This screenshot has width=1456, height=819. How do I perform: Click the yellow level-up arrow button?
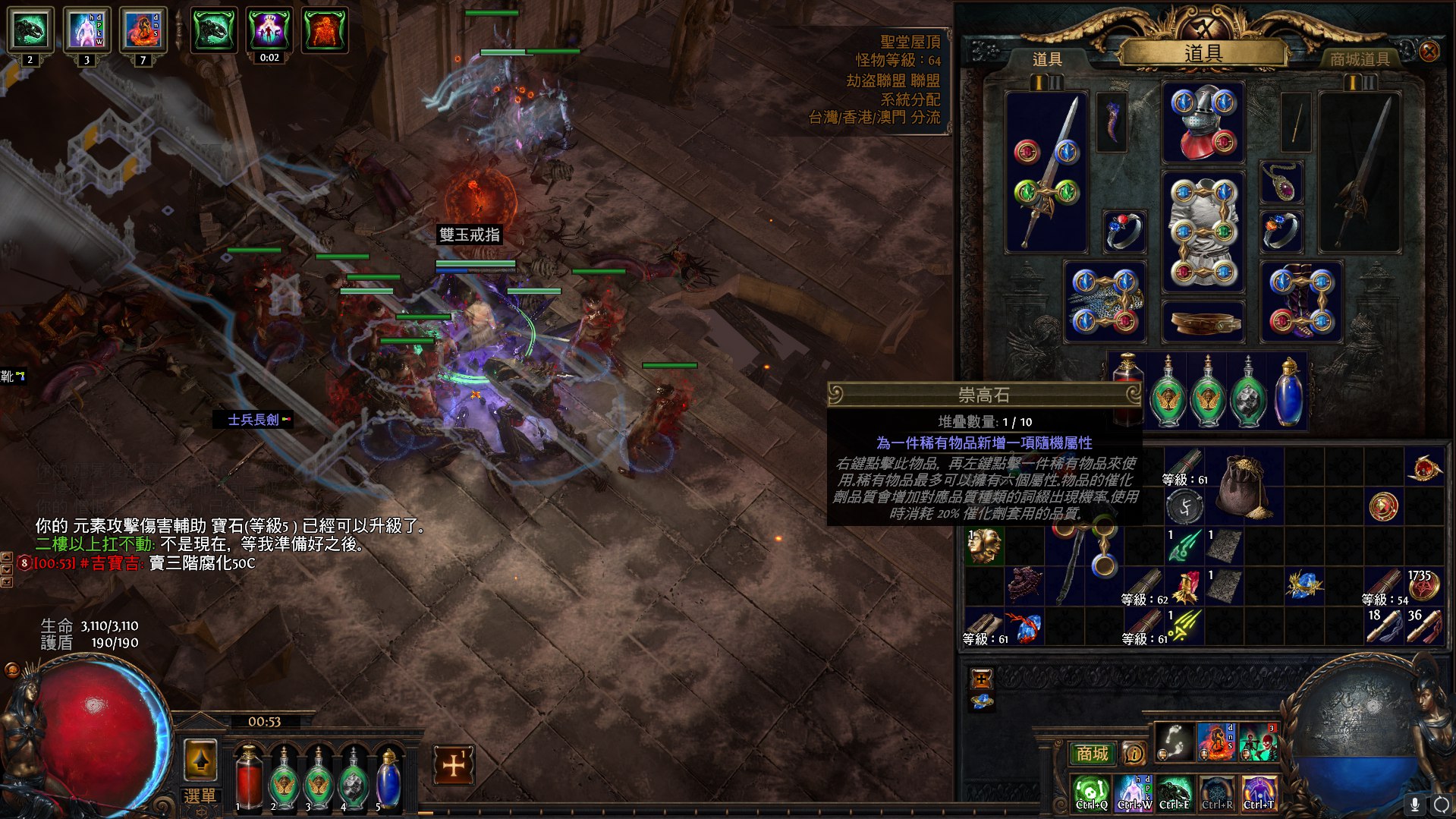(x=200, y=760)
